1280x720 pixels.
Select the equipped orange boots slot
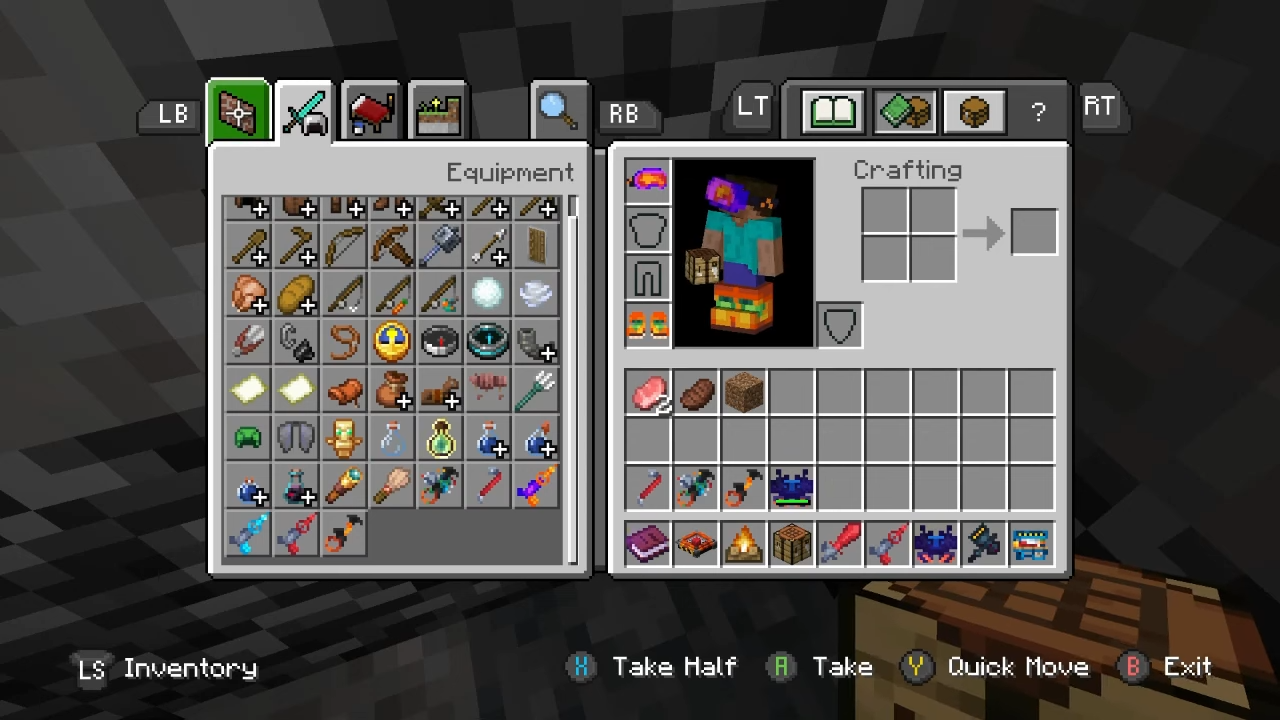tap(647, 324)
